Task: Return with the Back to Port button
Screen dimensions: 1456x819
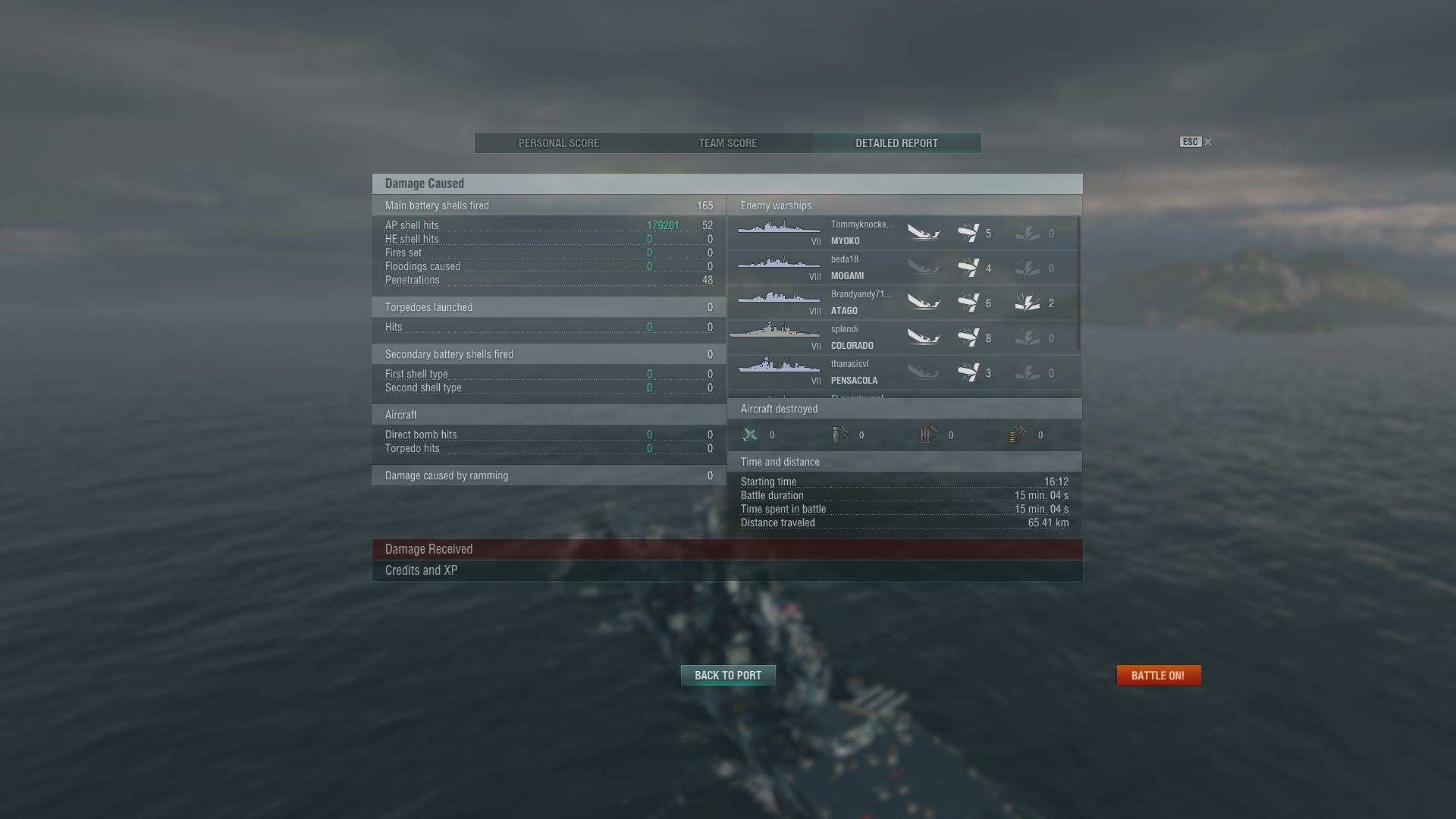Action: pyautogui.click(x=727, y=676)
